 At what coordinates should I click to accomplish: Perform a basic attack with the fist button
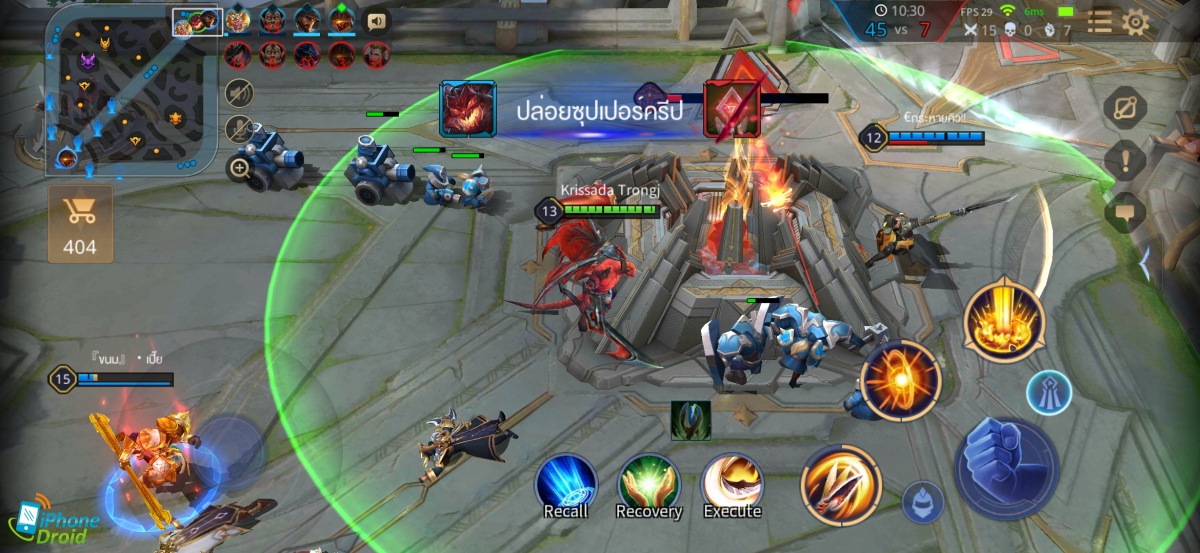click(1006, 469)
